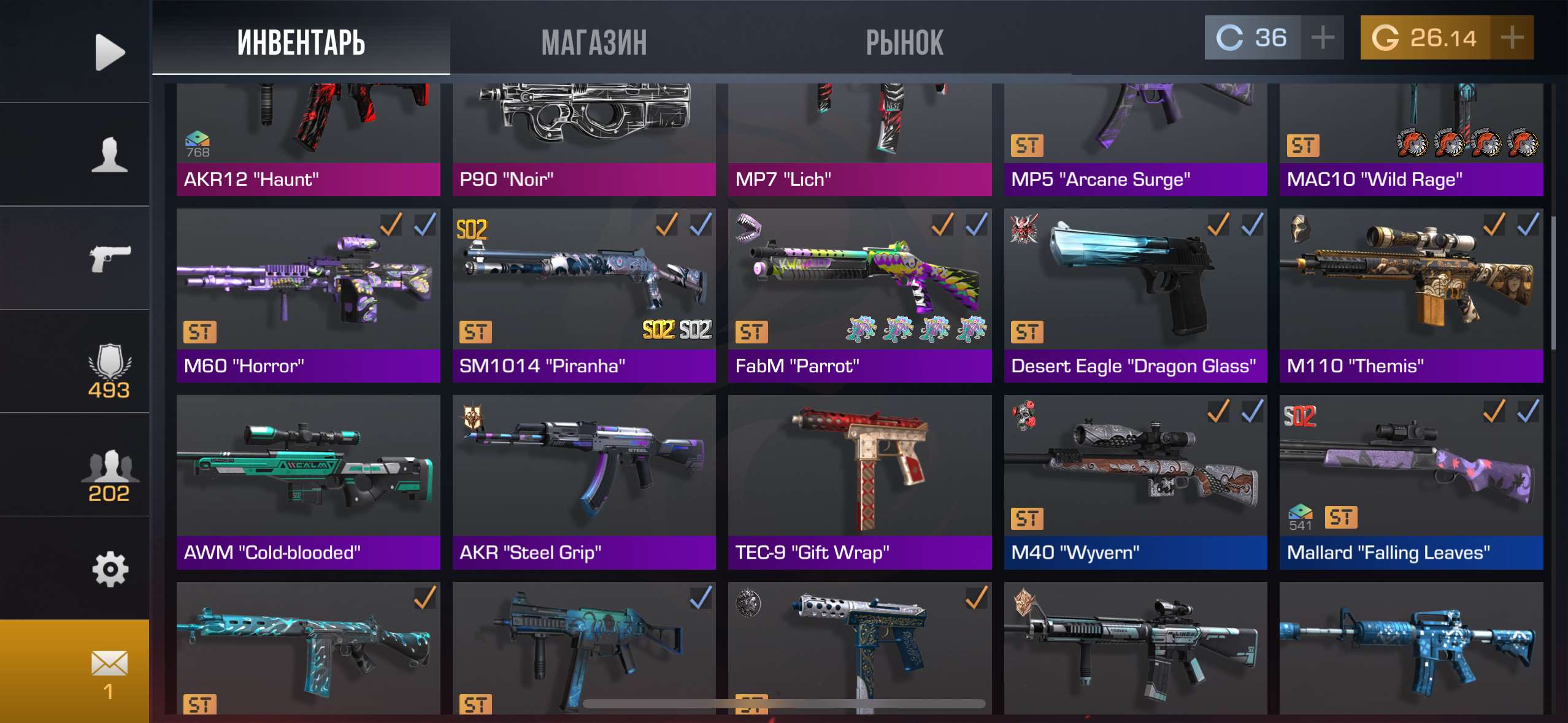Select the AWM "Cold-blooded" sniper skin
This screenshot has height=723, width=1568.
308,481
